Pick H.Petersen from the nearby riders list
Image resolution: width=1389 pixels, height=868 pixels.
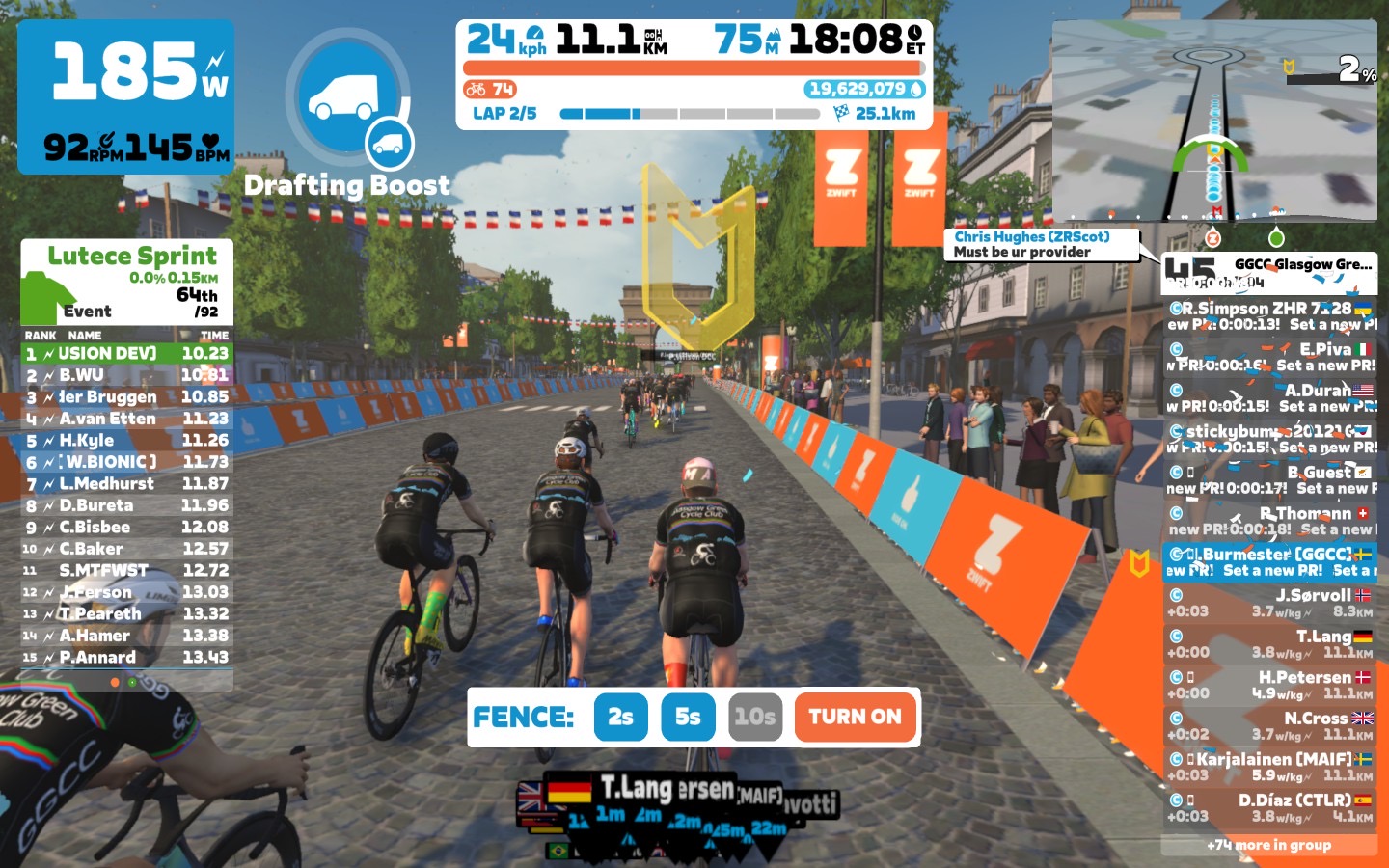click(x=1269, y=684)
